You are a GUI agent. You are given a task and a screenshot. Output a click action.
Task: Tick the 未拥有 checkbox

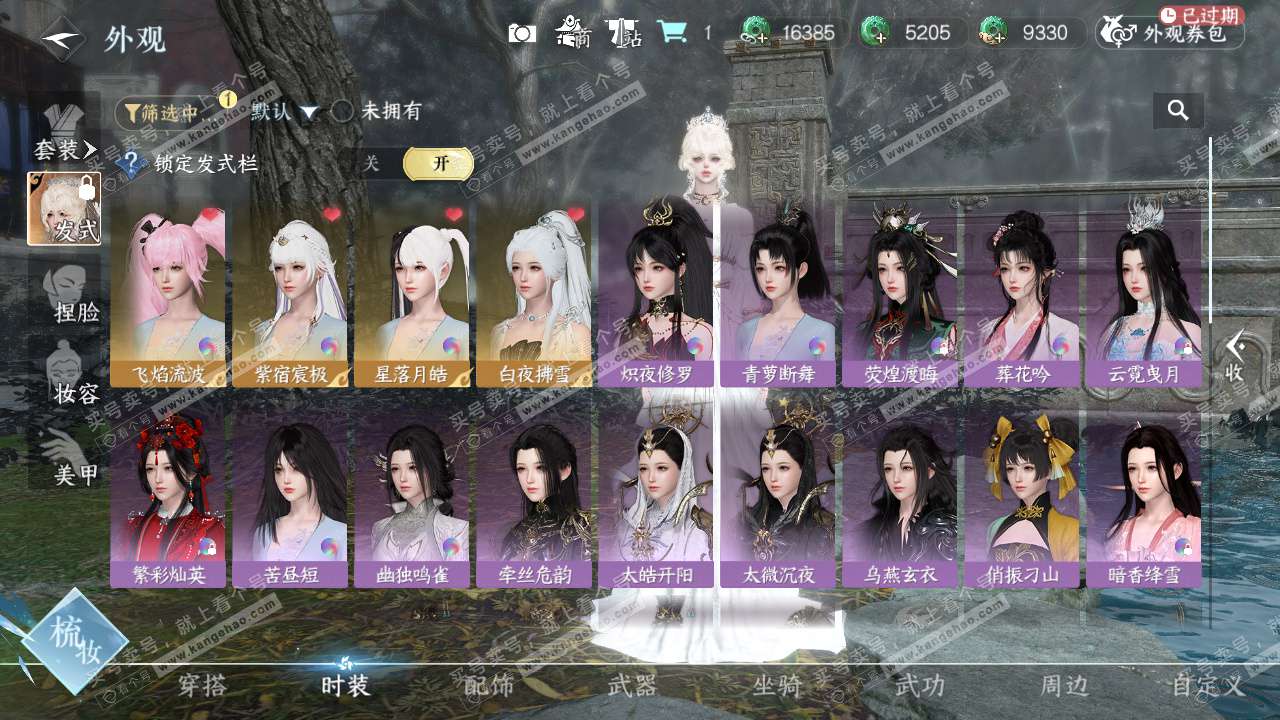click(x=343, y=111)
